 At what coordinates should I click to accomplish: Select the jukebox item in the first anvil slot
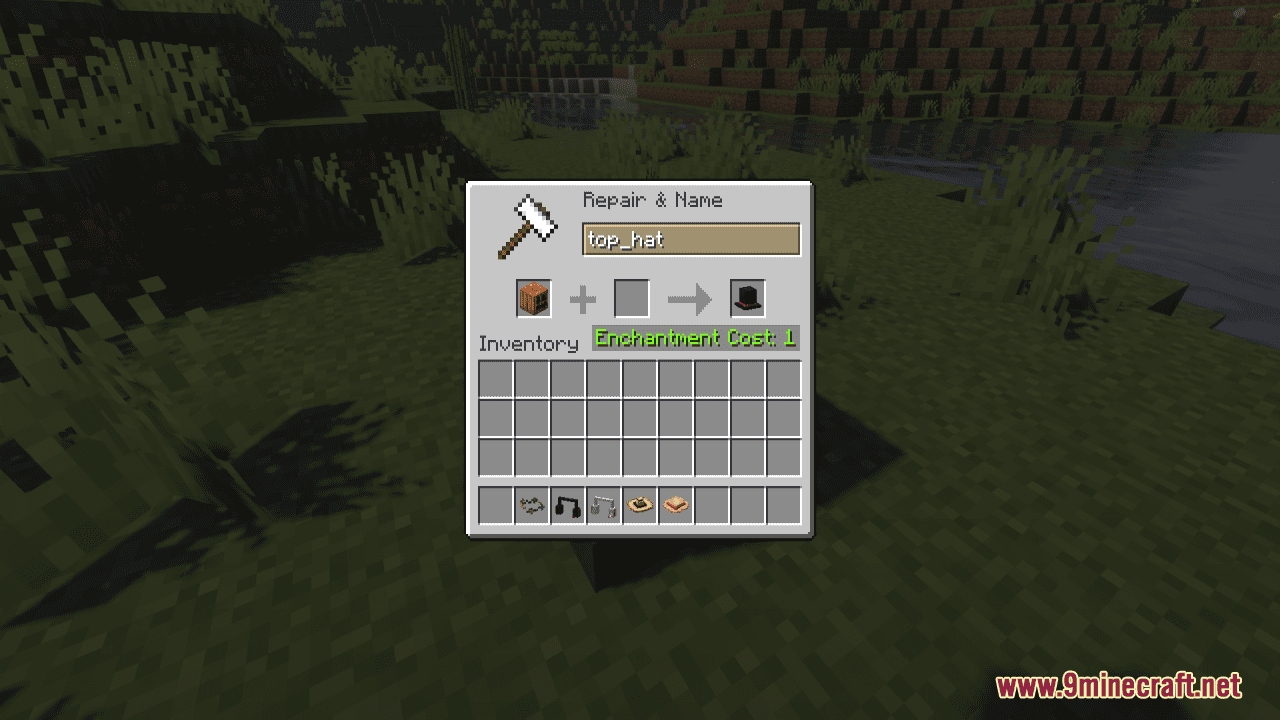pyautogui.click(x=532, y=298)
